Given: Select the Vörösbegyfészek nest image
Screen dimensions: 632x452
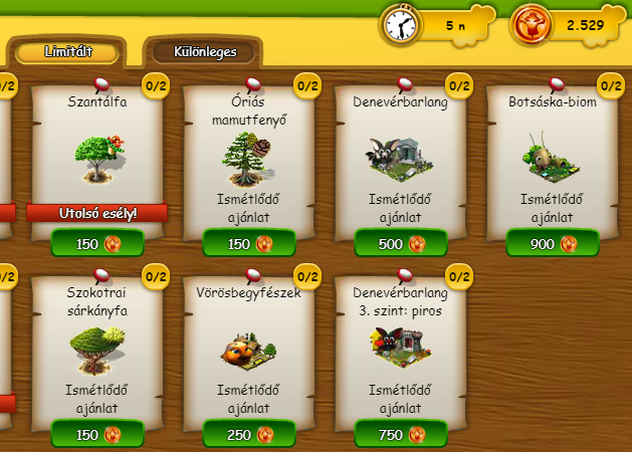Looking at the screenshot, I should (249, 347).
